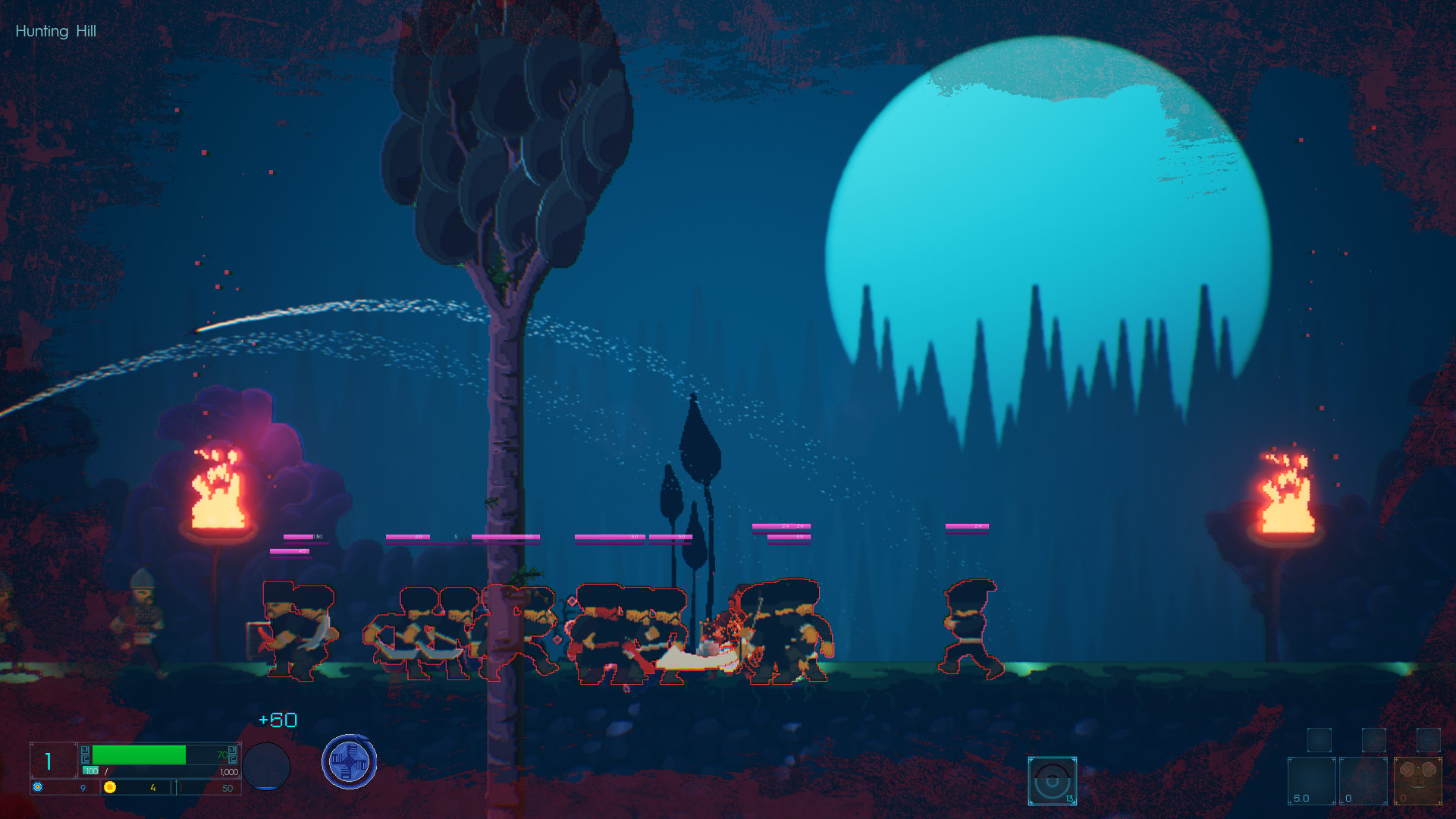
Task: Select the ability slot labeled 5.0
Action: 1312,781
